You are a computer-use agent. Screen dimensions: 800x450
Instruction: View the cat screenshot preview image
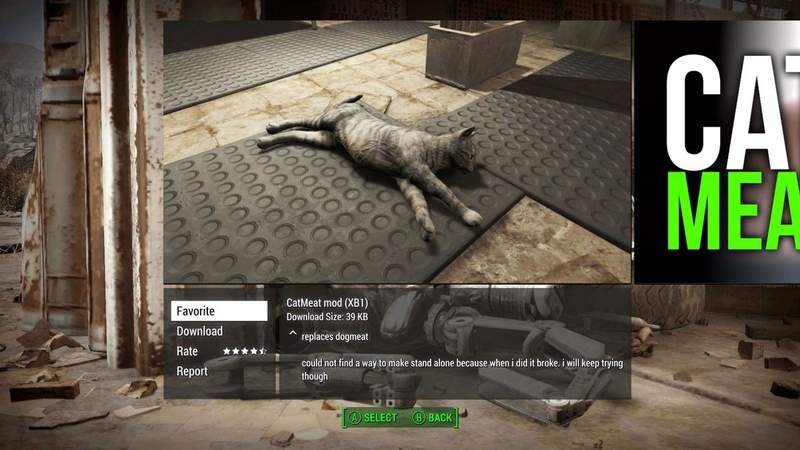tap(398, 152)
